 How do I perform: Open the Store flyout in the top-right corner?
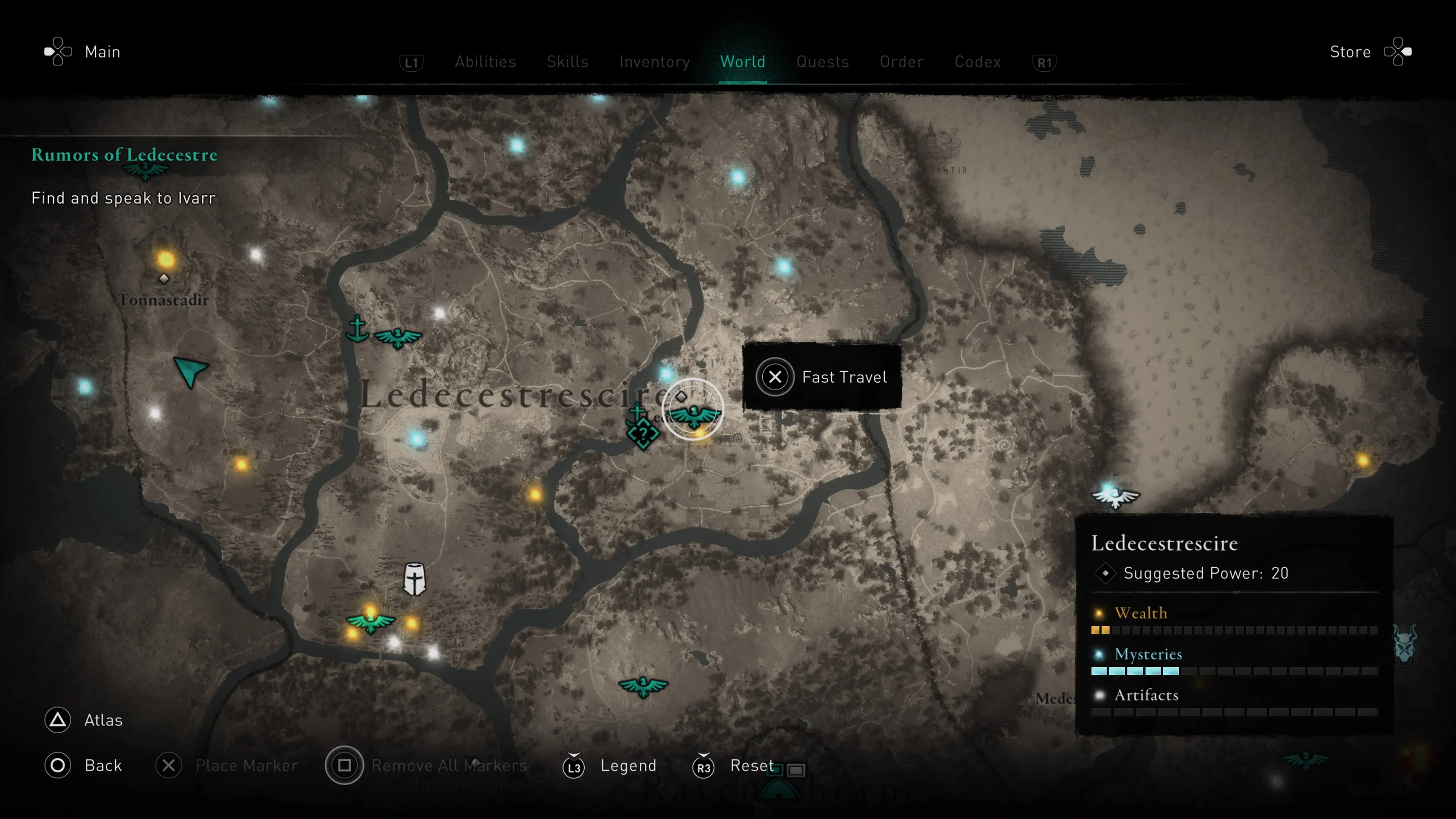[x=1368, y=52]
